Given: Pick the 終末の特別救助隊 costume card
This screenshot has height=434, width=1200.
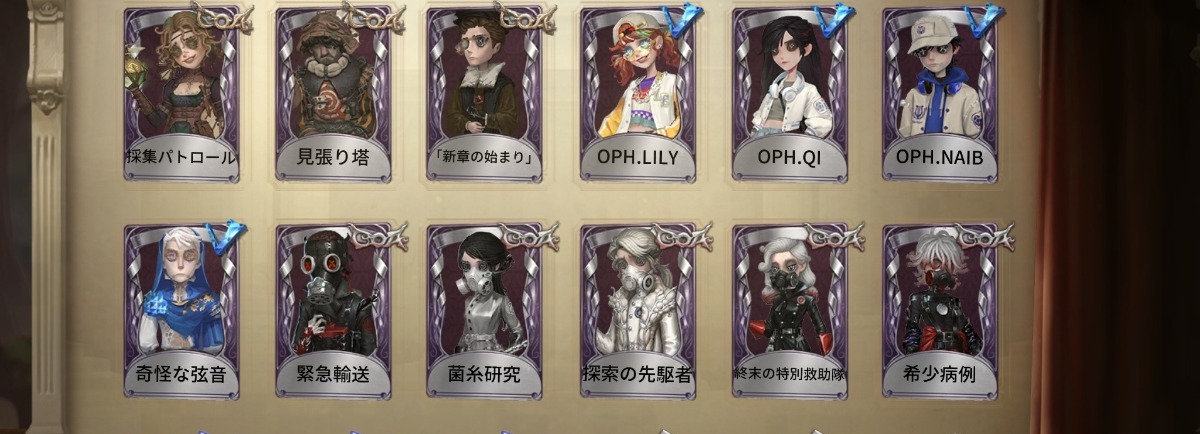Looking at the screenshot, I should point(790,310).
